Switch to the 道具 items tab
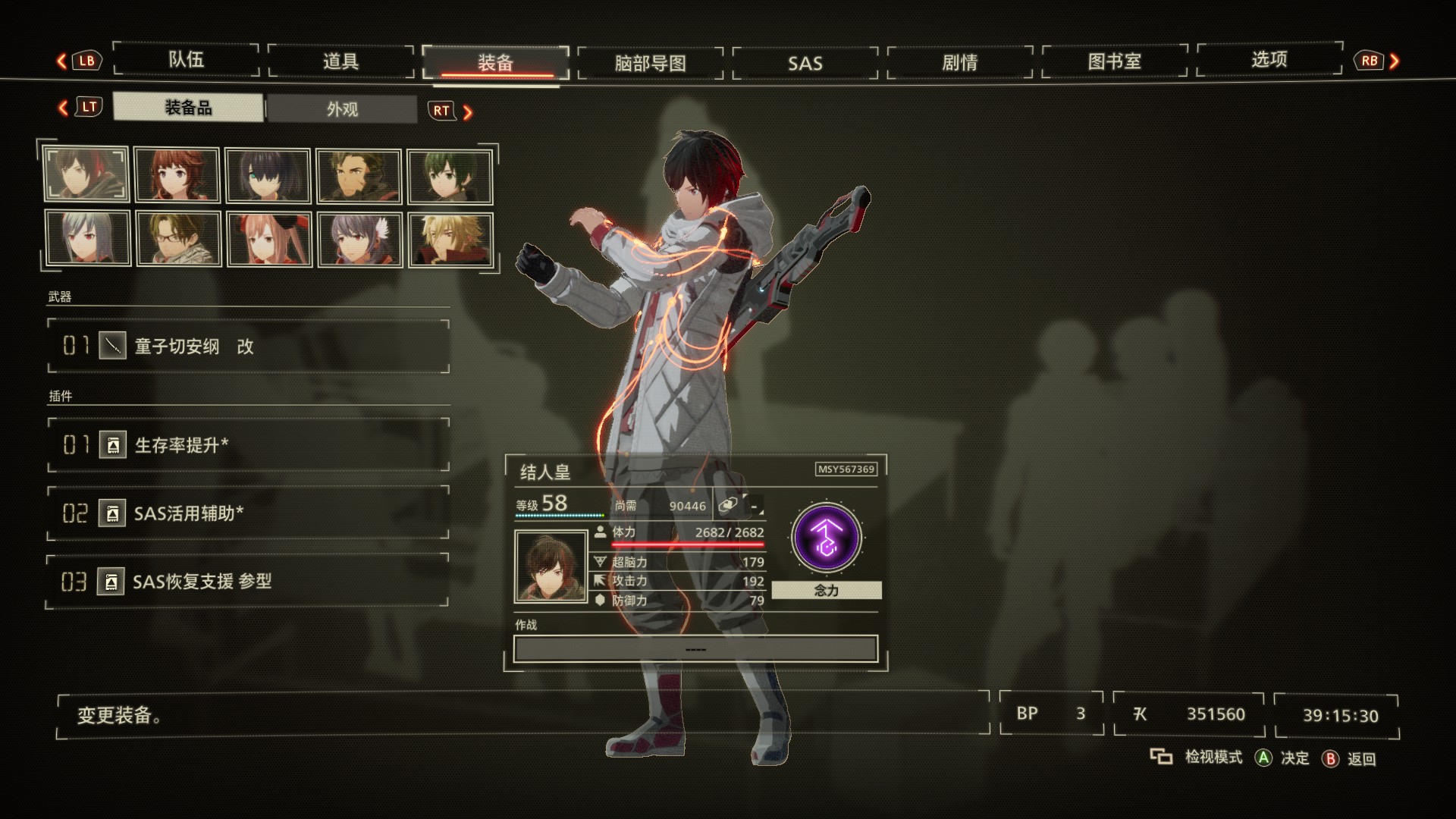 340,61
